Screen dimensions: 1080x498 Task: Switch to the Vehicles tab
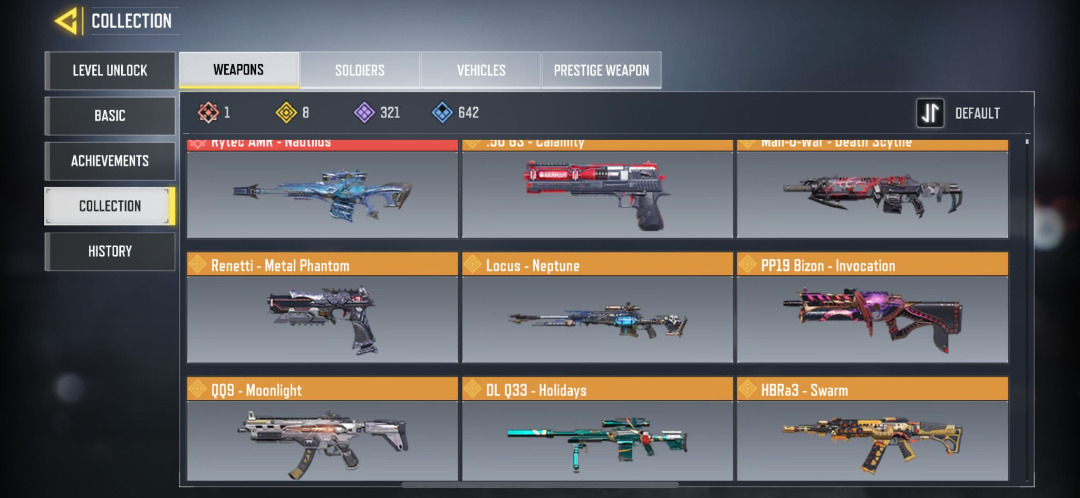(481, 70)
